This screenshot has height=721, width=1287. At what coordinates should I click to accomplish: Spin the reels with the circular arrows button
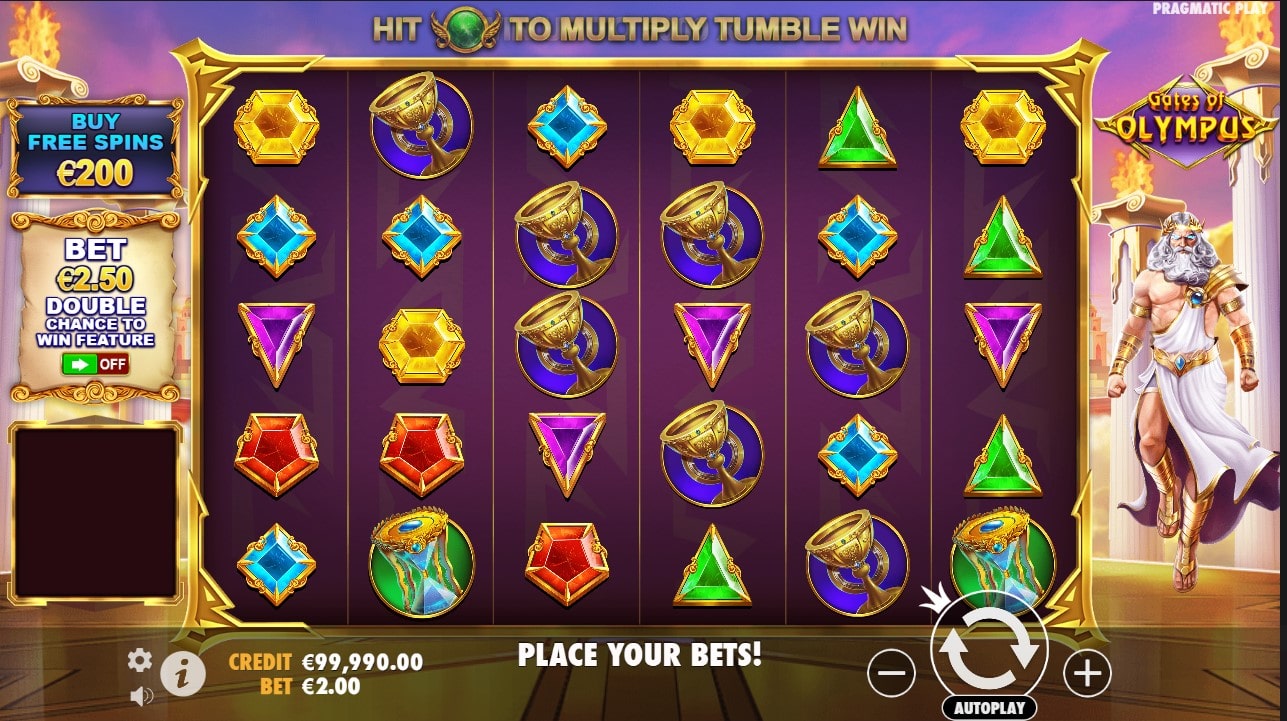tap(989, 650)
